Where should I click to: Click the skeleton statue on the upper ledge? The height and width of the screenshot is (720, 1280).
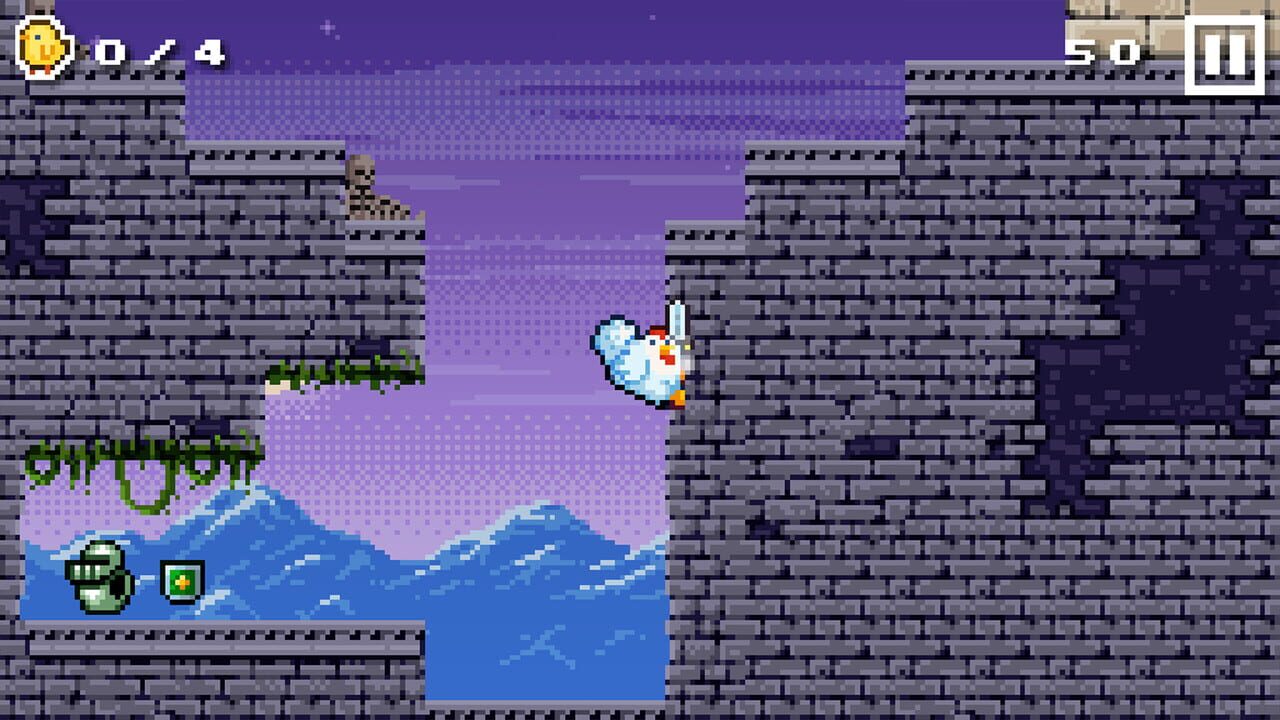[370, 190]
